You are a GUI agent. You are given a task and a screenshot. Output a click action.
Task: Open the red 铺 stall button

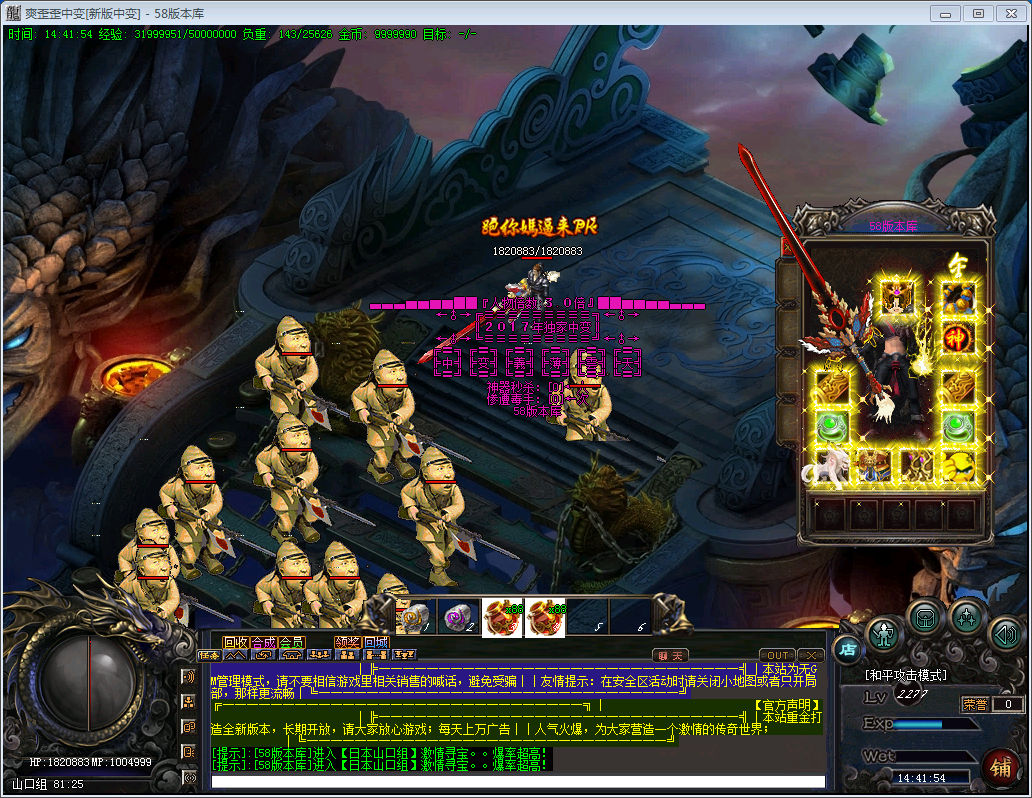pos(999,767)
